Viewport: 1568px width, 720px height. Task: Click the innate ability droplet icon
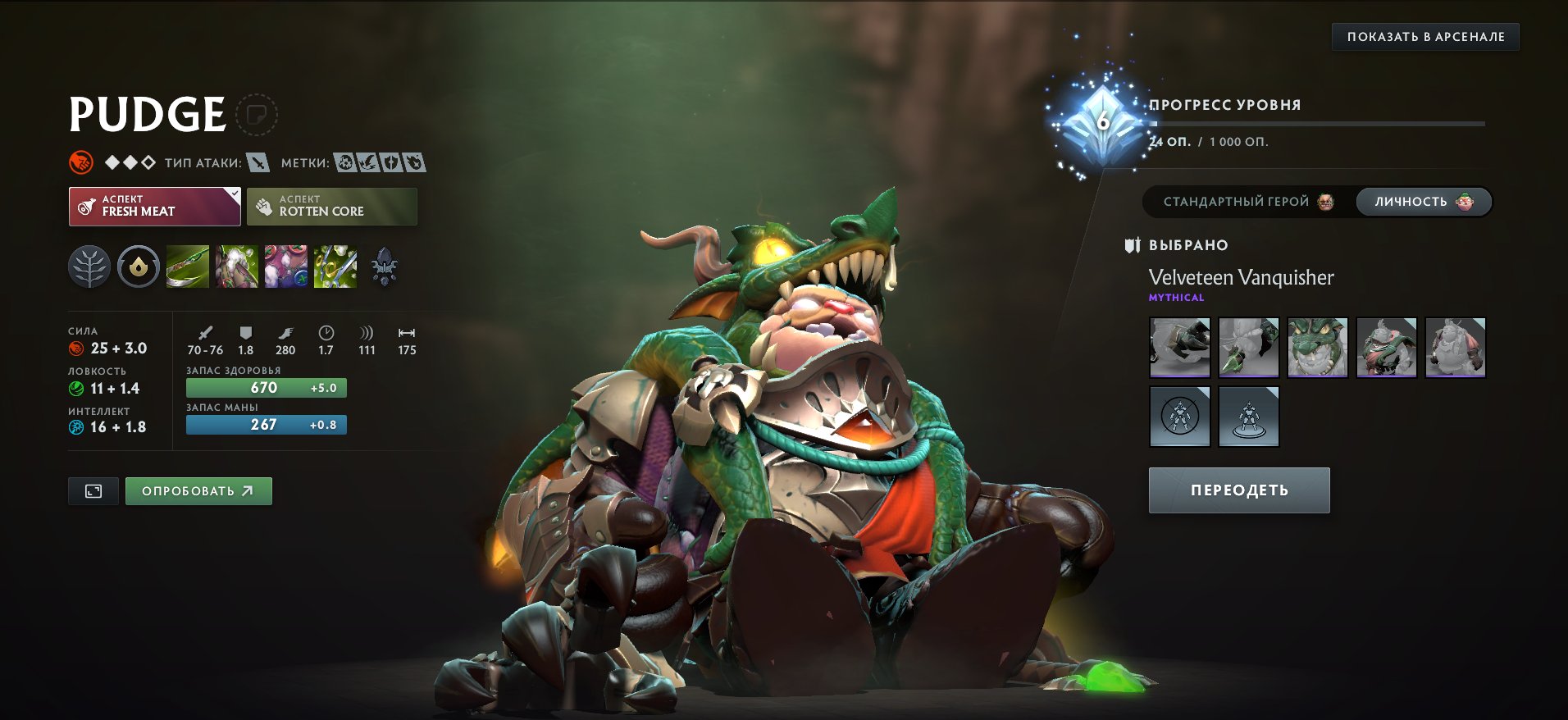[138, 266]
